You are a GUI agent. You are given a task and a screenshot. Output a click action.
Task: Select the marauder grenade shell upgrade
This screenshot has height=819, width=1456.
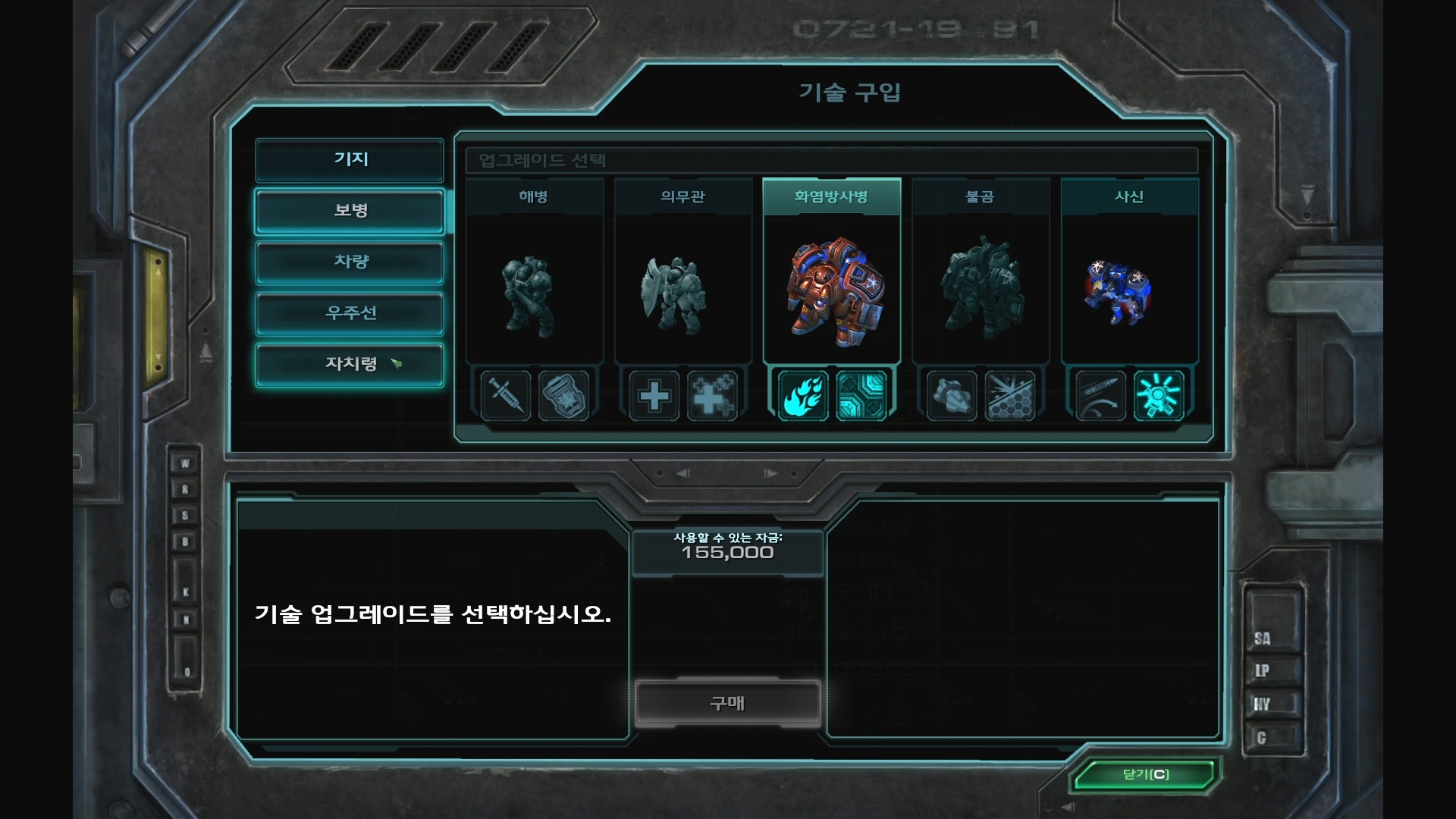coord(951,395)
